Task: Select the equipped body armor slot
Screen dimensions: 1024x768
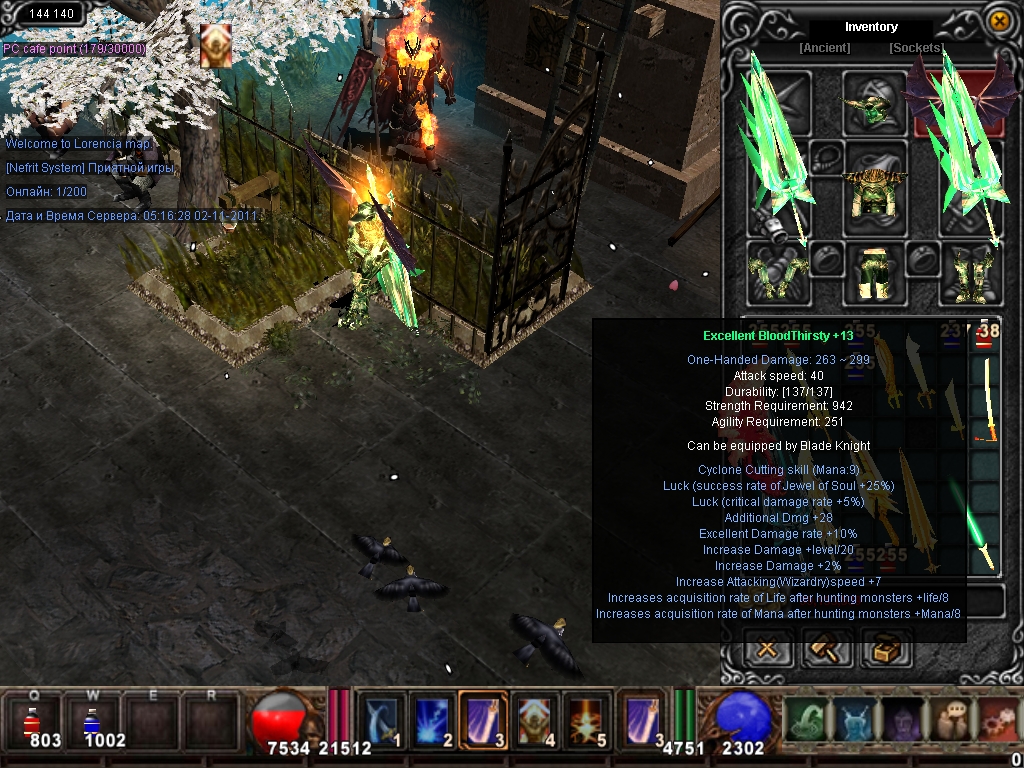Action: tap(873, 187)
